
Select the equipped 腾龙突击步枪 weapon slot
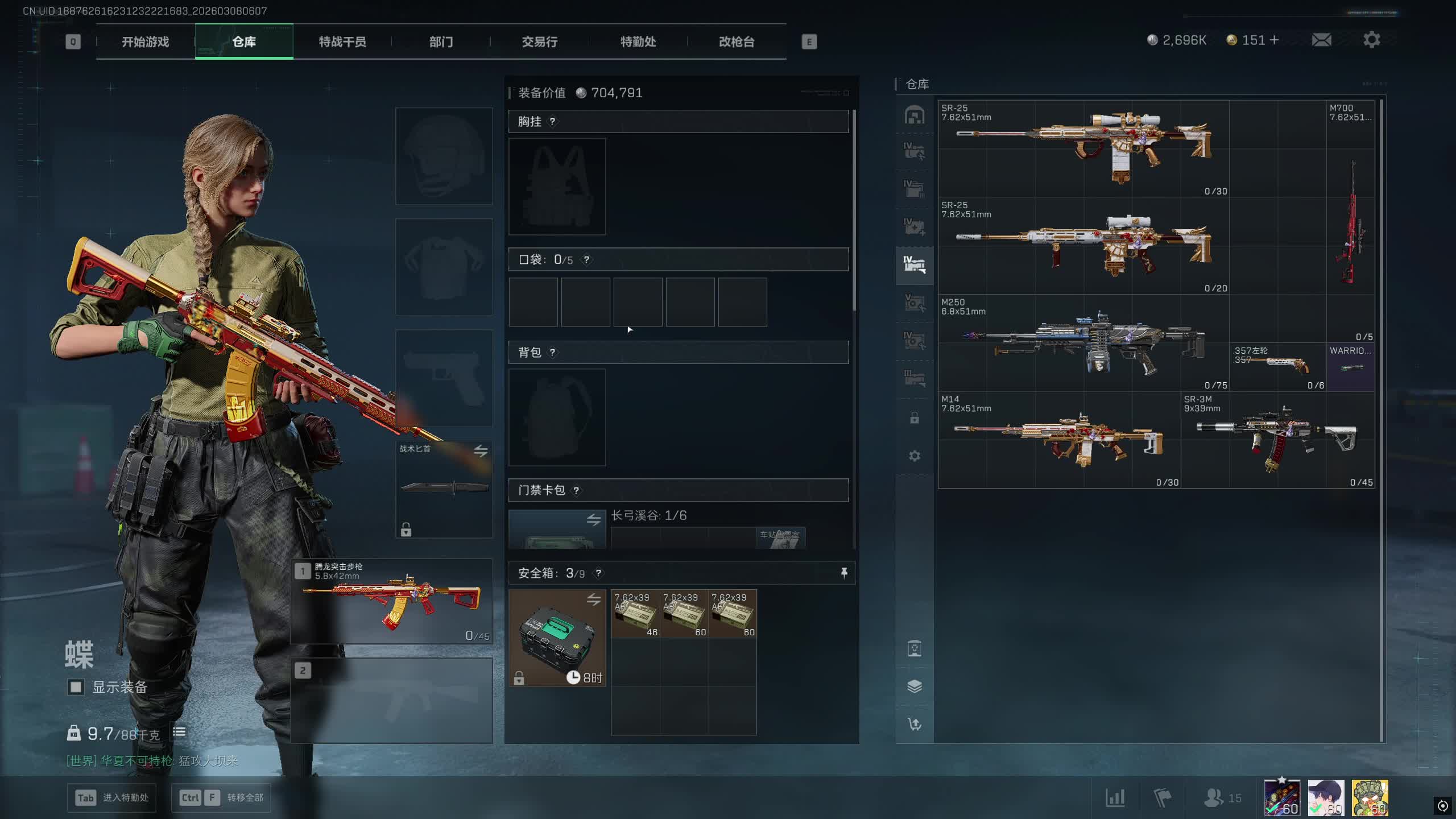coord(391,602)
